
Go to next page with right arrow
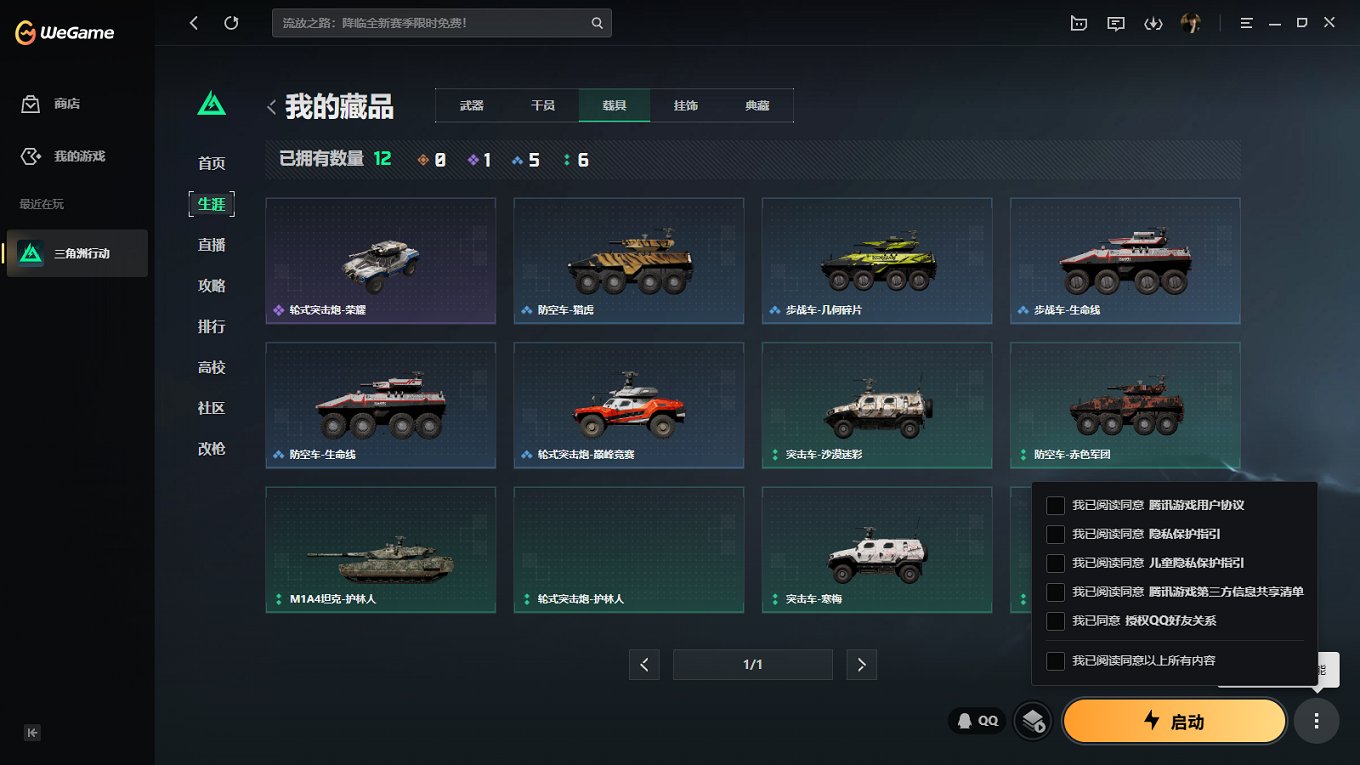pos(861,664)
